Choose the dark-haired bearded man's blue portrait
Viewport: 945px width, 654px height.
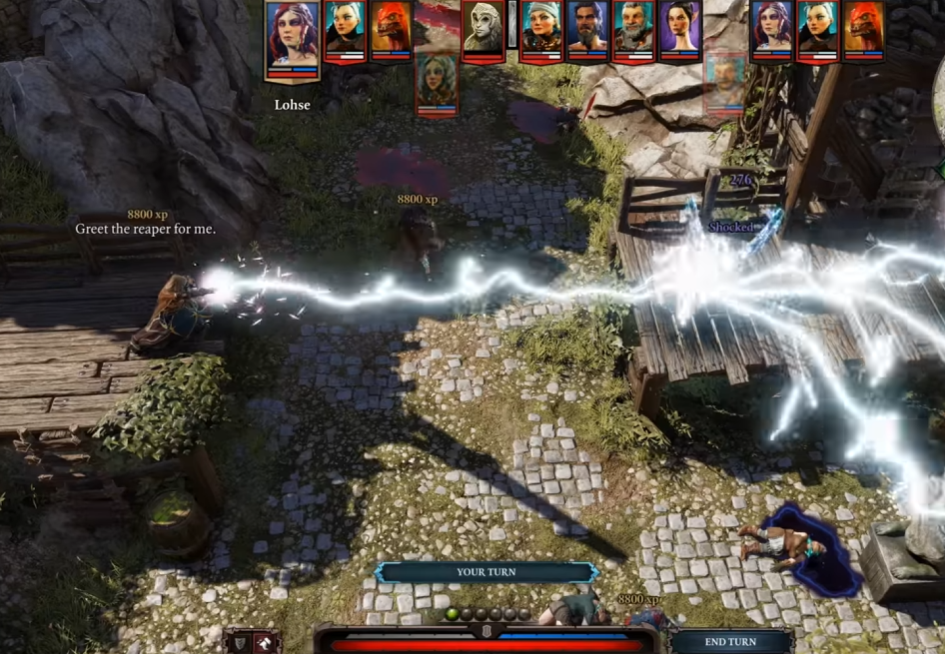click(x=588, y=29)
